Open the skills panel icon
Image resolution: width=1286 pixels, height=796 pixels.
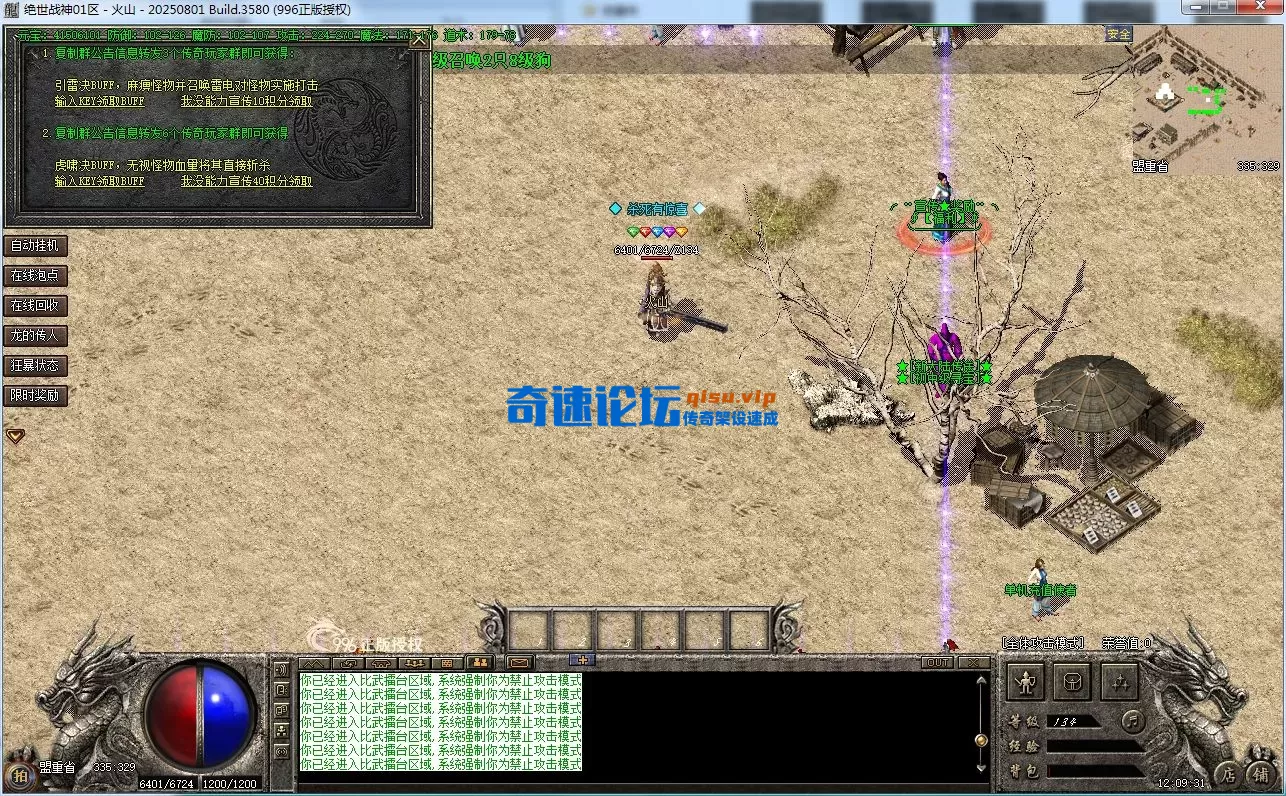pyautogui.click(x=1119, y=682)
